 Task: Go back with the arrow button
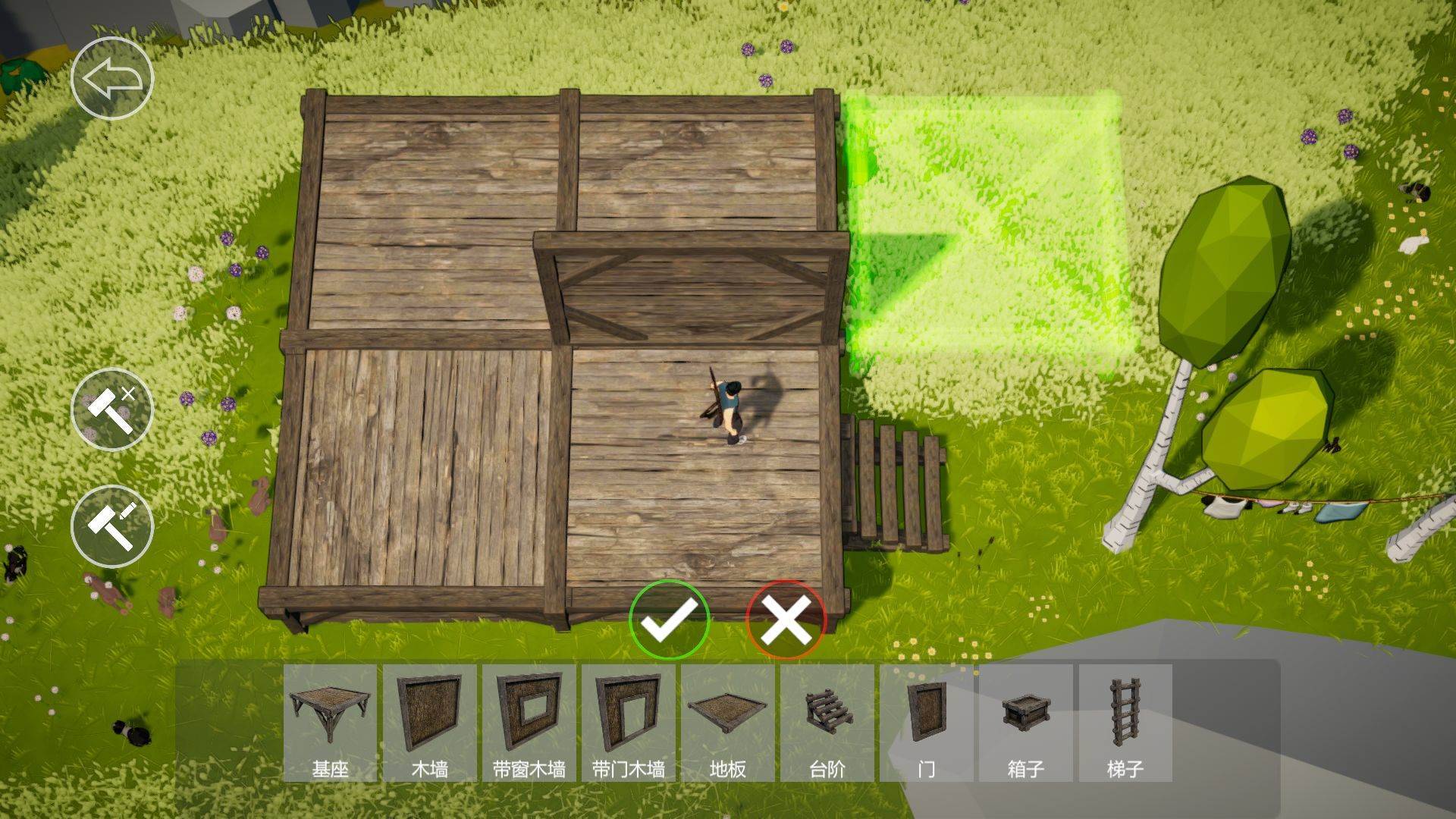112,79
